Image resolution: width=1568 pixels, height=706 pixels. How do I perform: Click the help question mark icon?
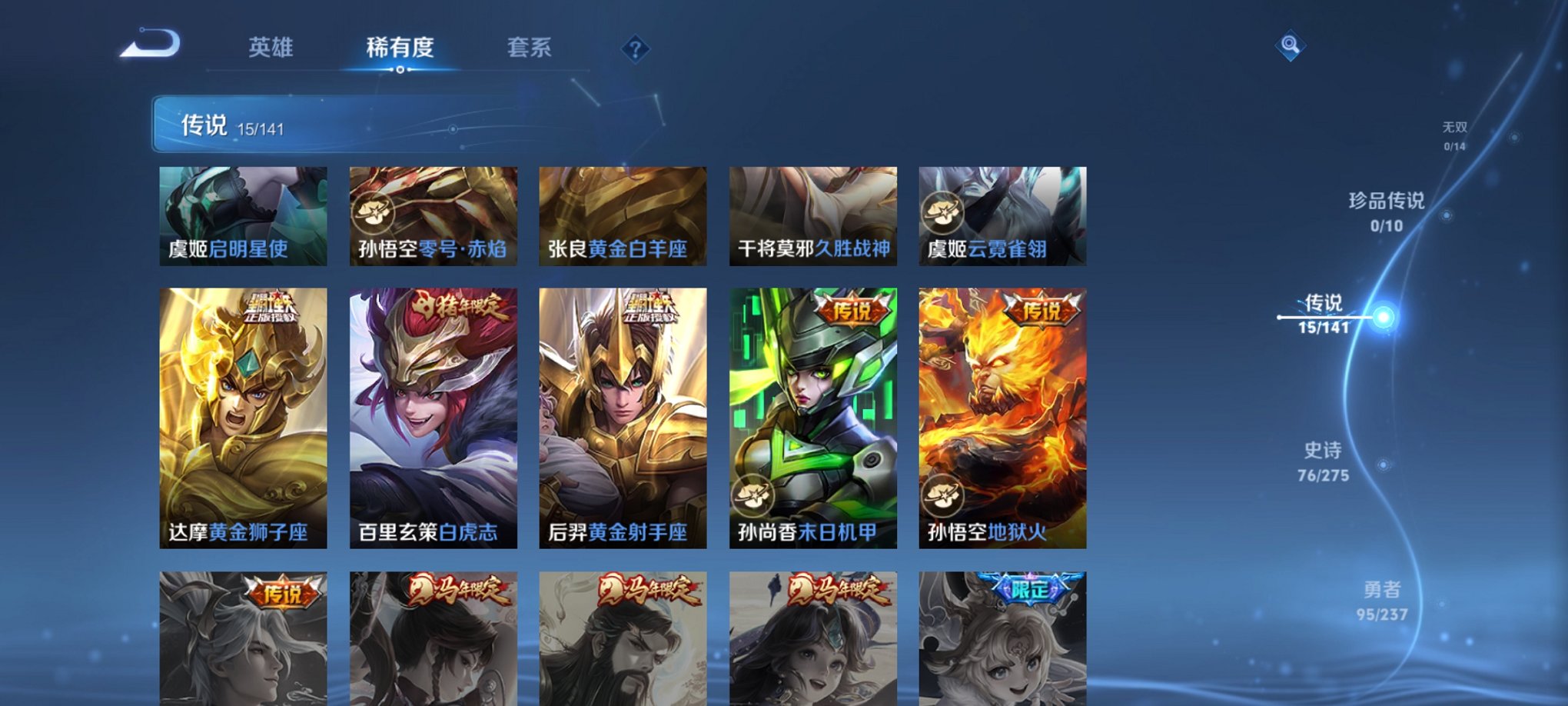[633, 49]
